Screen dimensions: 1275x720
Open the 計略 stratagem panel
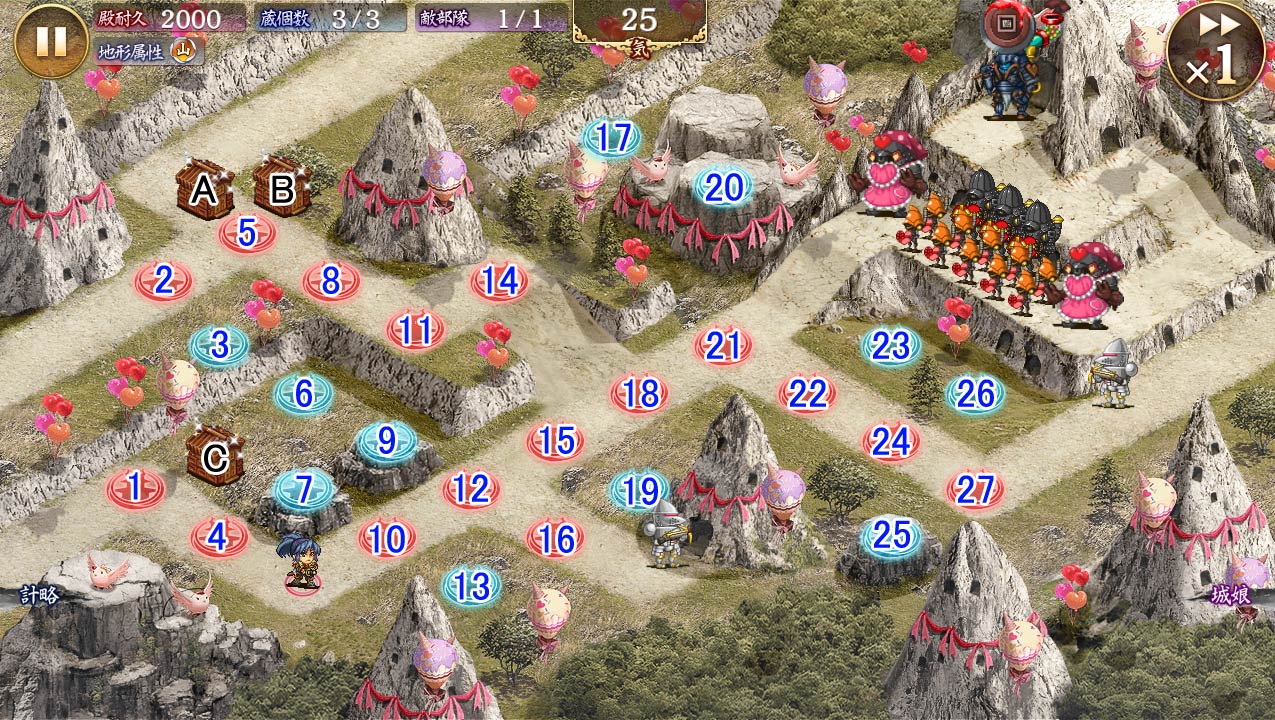coord(39,596)
